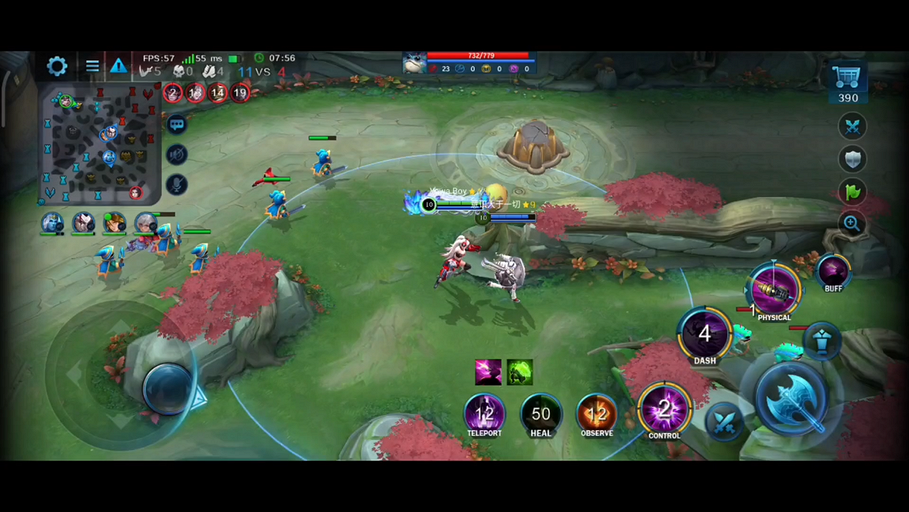Send the crossed swords attack signal
Screen dimensions: 909x512
tap(852, 126)
